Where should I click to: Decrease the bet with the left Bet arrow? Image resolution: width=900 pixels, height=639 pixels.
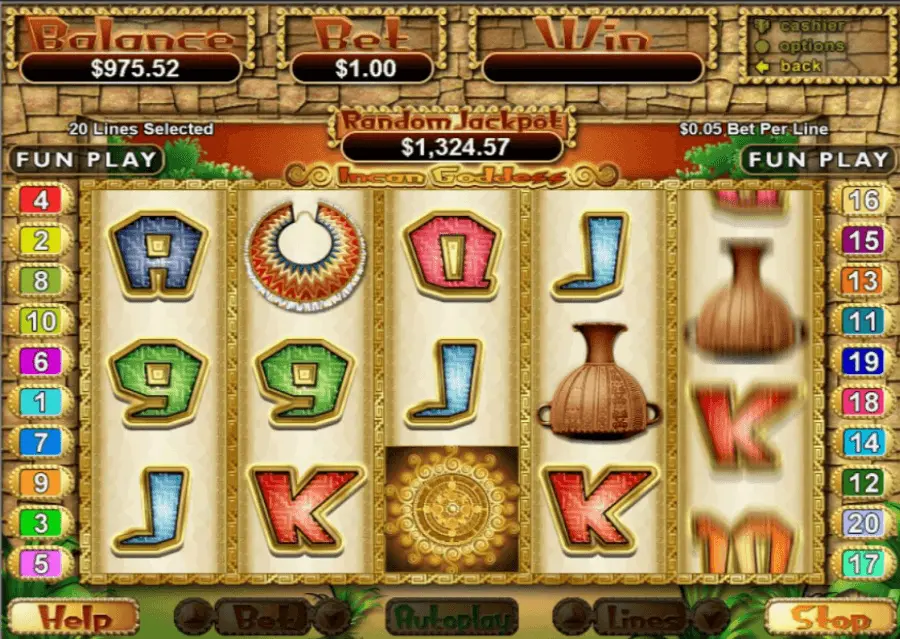coord(193,619)
